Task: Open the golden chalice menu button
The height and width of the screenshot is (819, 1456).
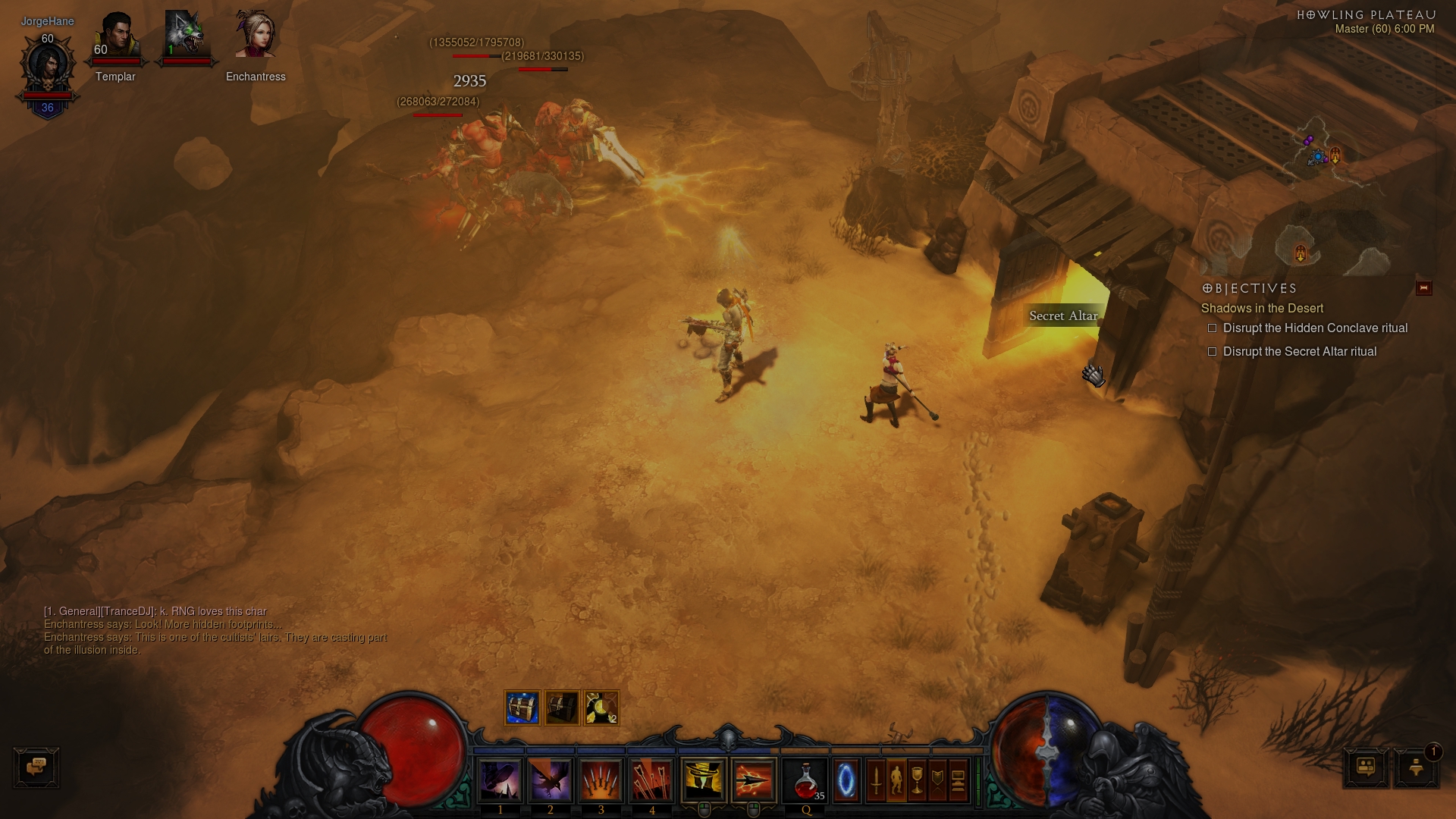Action: click(x=917, y=780)
